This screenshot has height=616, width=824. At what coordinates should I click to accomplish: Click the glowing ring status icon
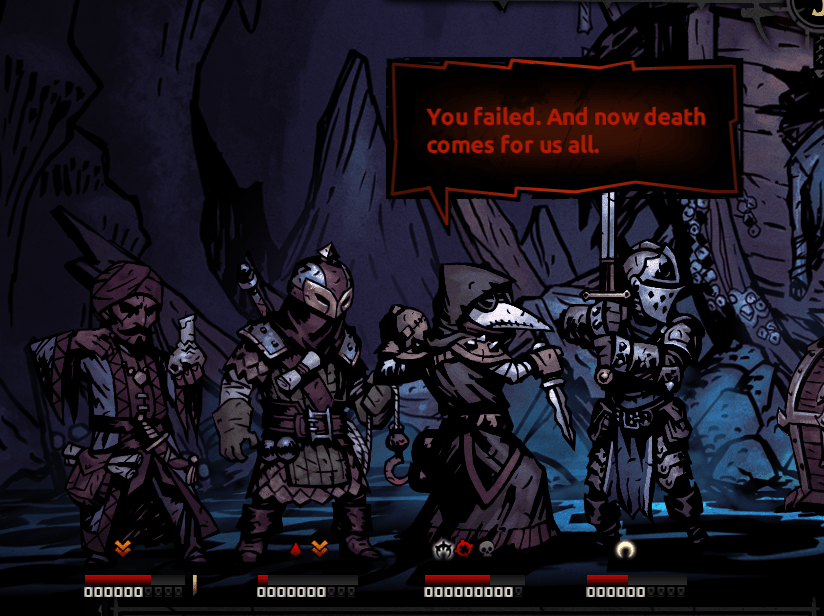[626, 548]
